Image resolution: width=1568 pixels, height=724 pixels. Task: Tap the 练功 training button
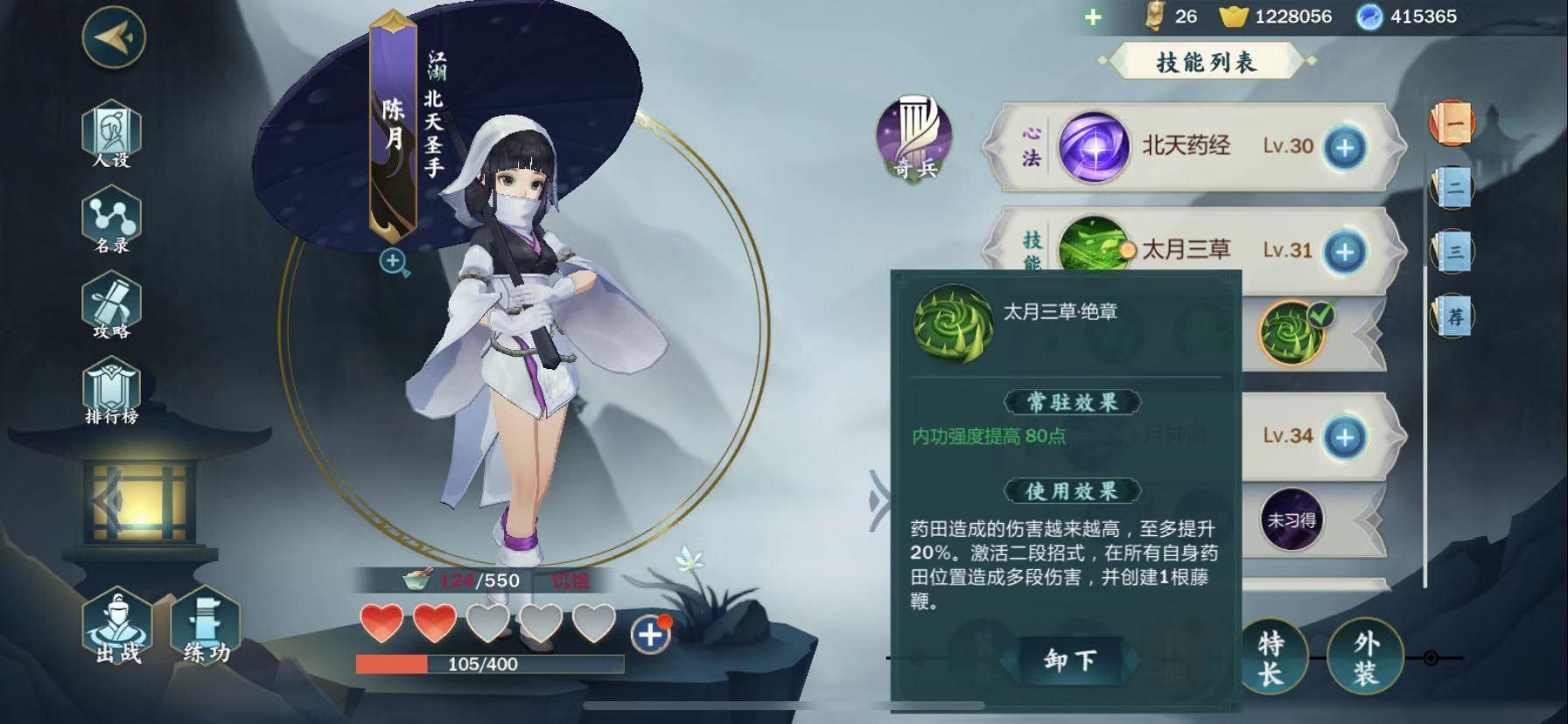click(x=206, y=628)
